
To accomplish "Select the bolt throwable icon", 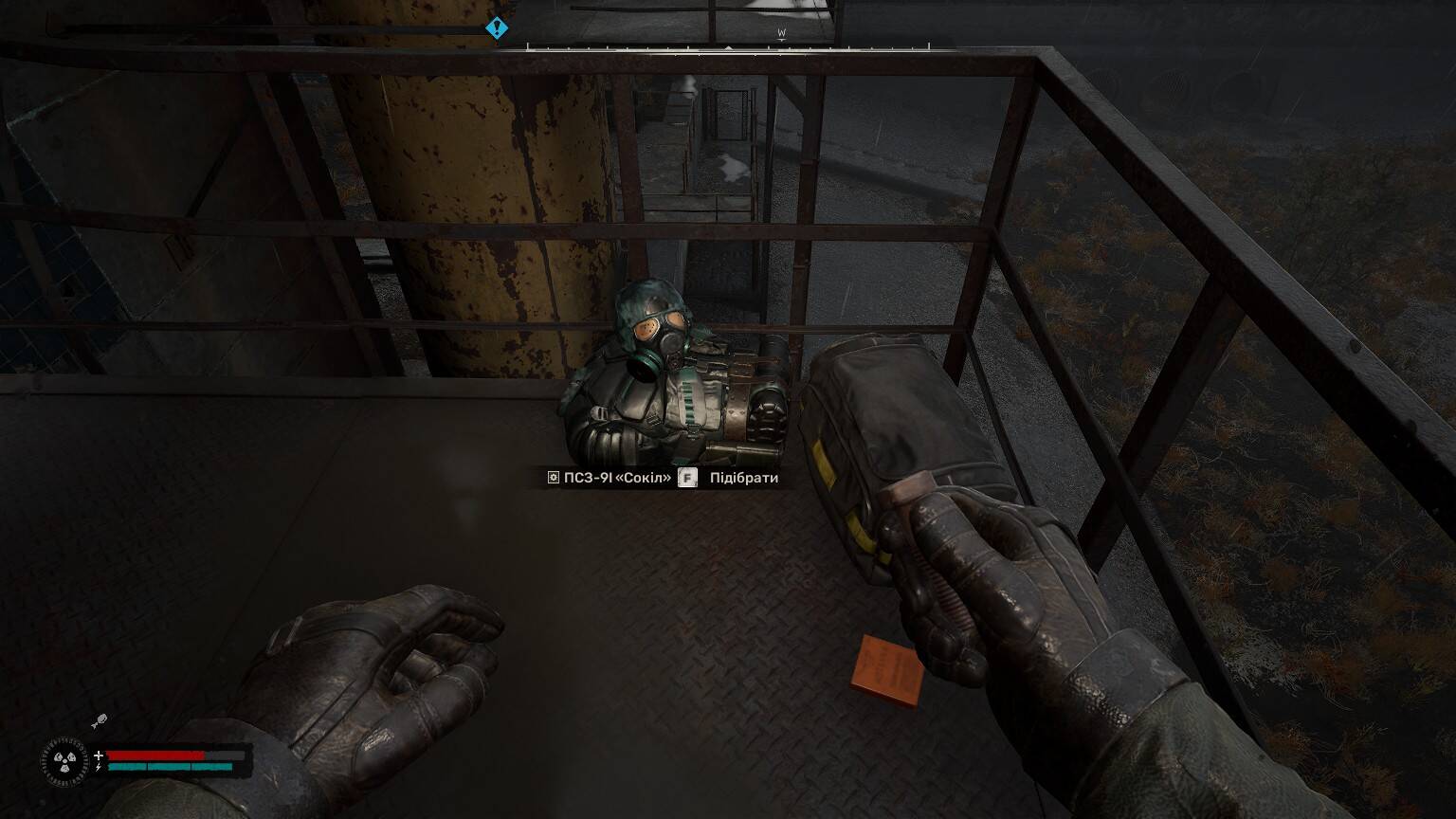I will [99, 722].
